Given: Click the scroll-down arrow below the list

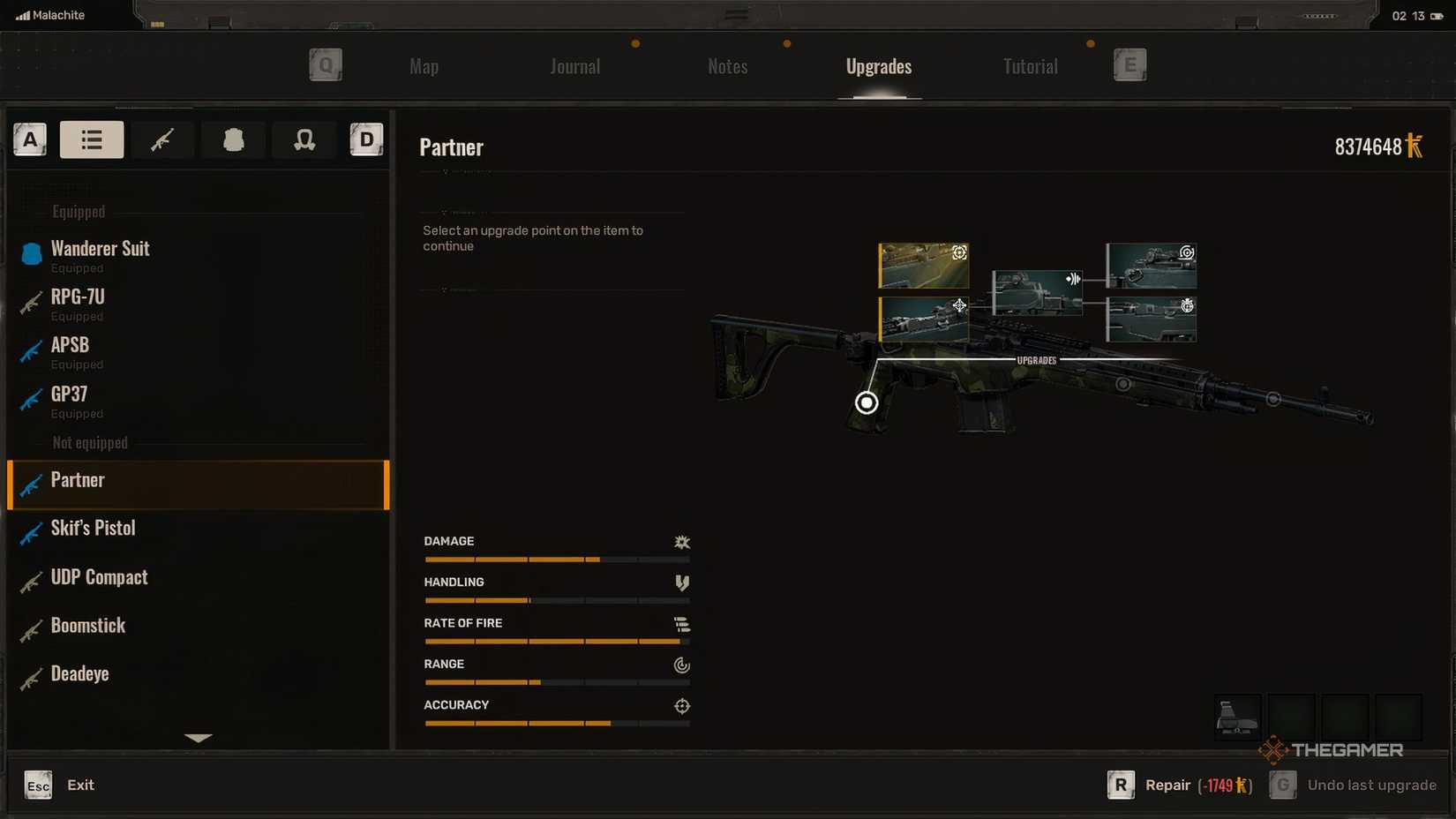Looking at the screenshot, I should click(199, 739).
